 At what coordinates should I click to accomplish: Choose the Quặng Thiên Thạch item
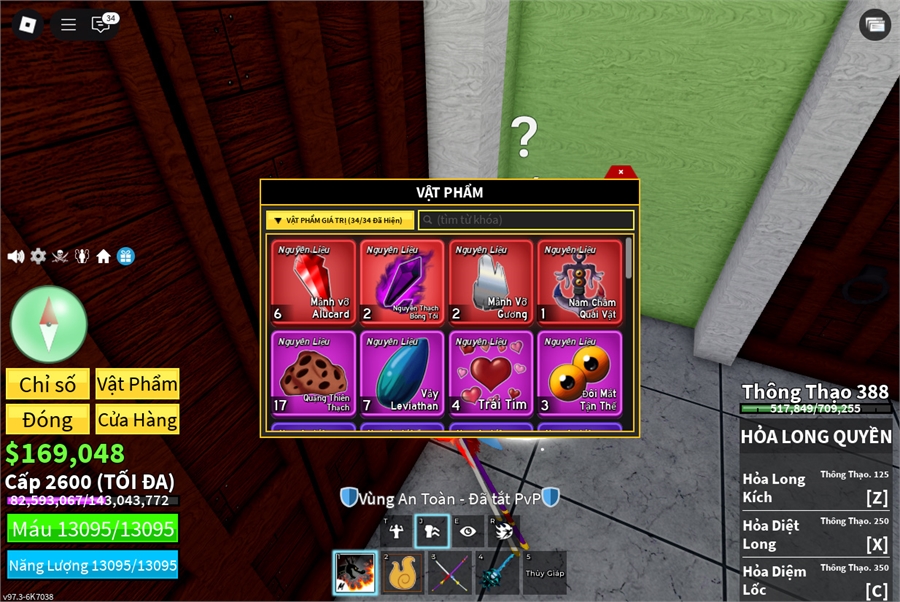[314, 373]
